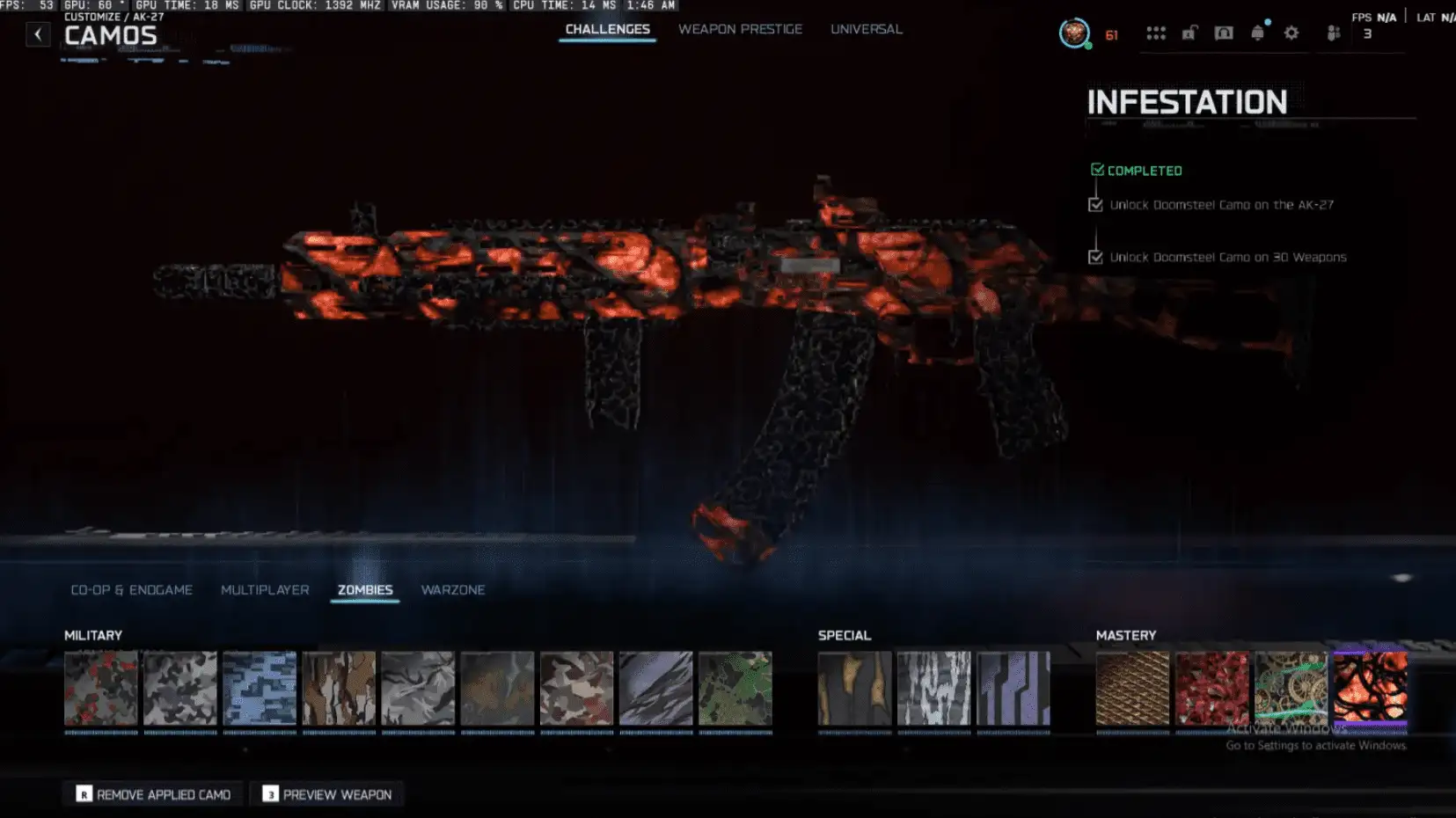Select the golden mesh mastery camo
The image size is (1456, 818).
click(x=1132, y=689)
